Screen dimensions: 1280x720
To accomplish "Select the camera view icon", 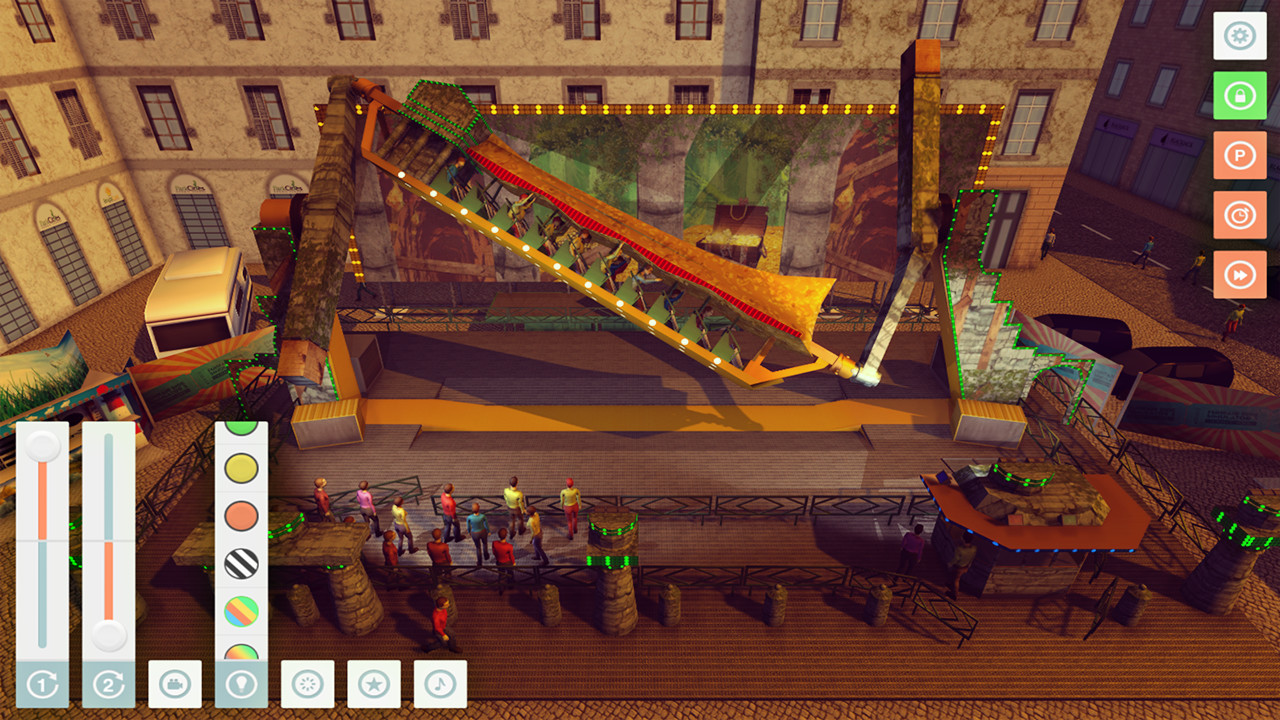I will [177, 684].
